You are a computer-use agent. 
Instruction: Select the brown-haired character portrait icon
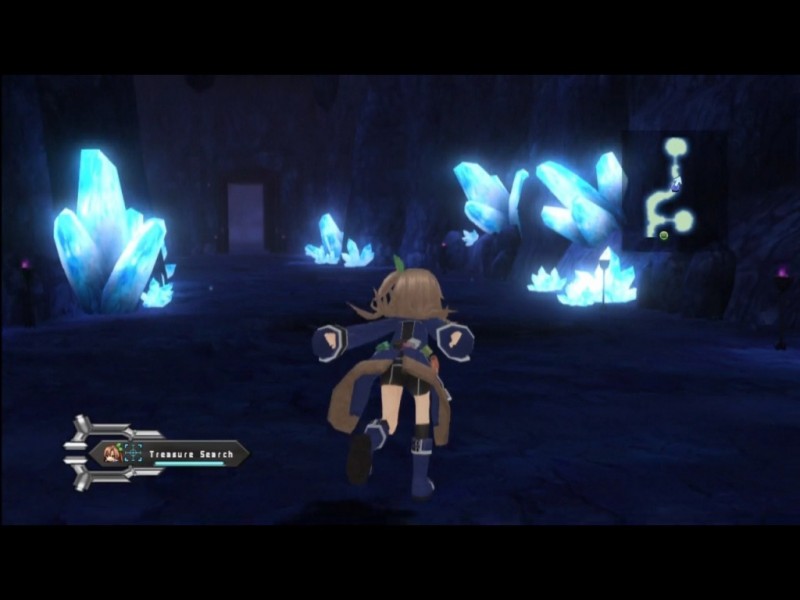[112, 454]
